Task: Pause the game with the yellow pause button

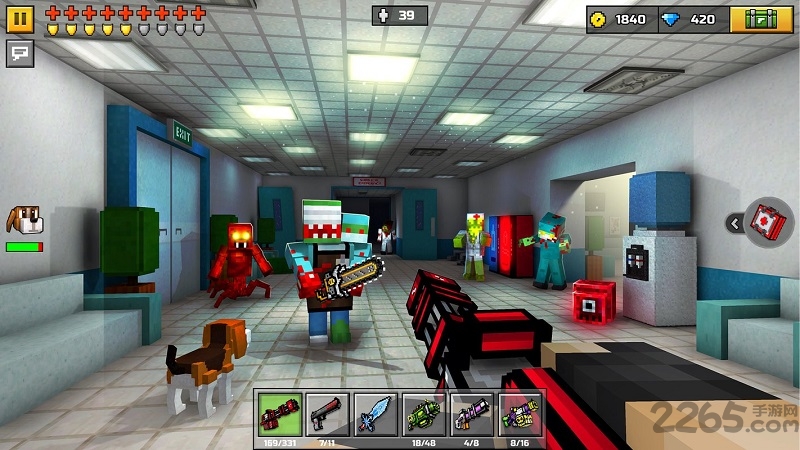Action: 20,19
